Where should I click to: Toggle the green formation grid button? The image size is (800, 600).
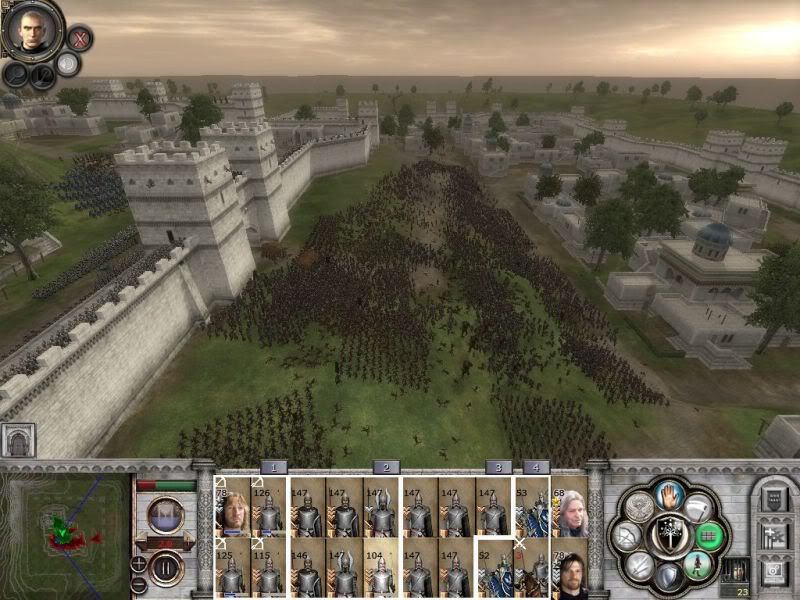pyautogui.click(x=707, y=536)
